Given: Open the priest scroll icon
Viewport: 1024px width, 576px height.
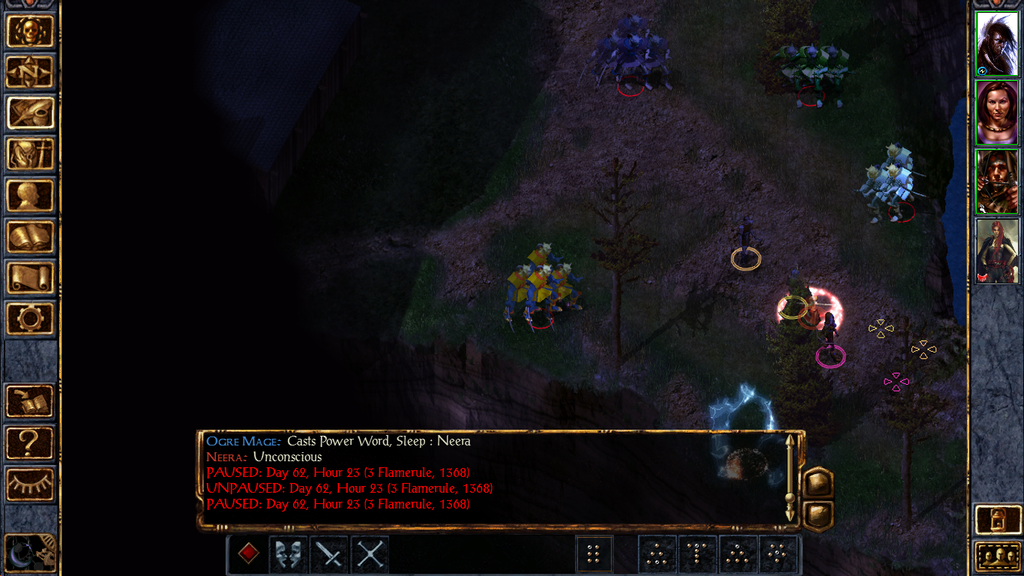Looking at the screenshot, I should pyautogui.click(x=30, y=278).
